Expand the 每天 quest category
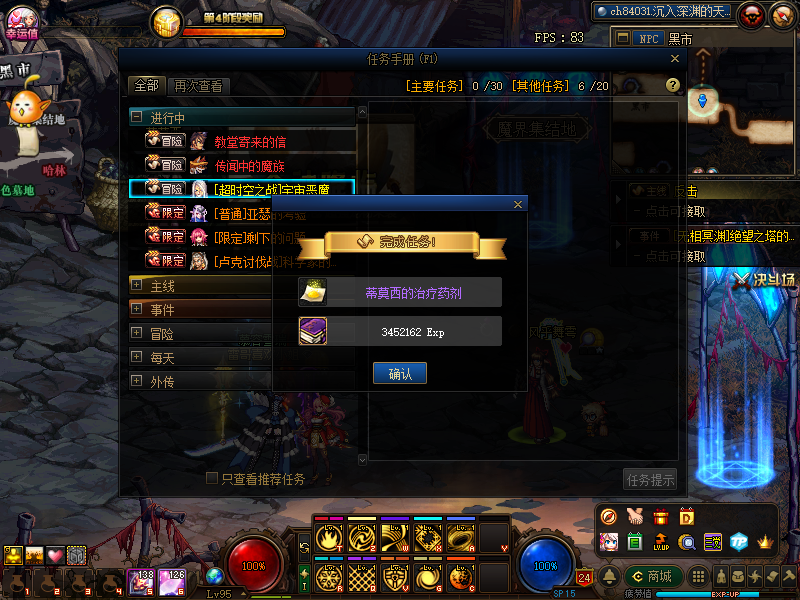 (x=137, y=357)
